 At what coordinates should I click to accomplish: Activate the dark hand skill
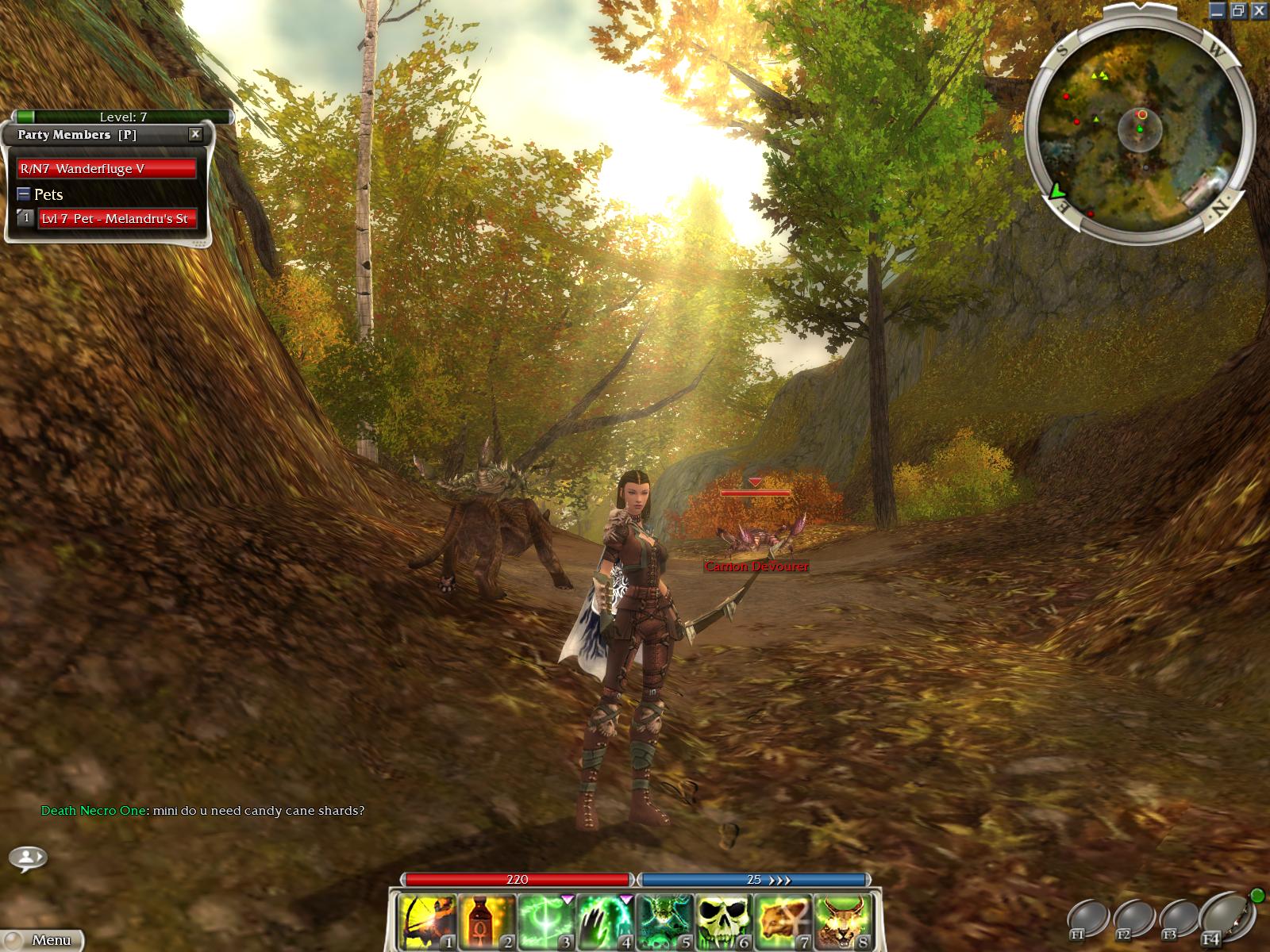coord(606,922)
